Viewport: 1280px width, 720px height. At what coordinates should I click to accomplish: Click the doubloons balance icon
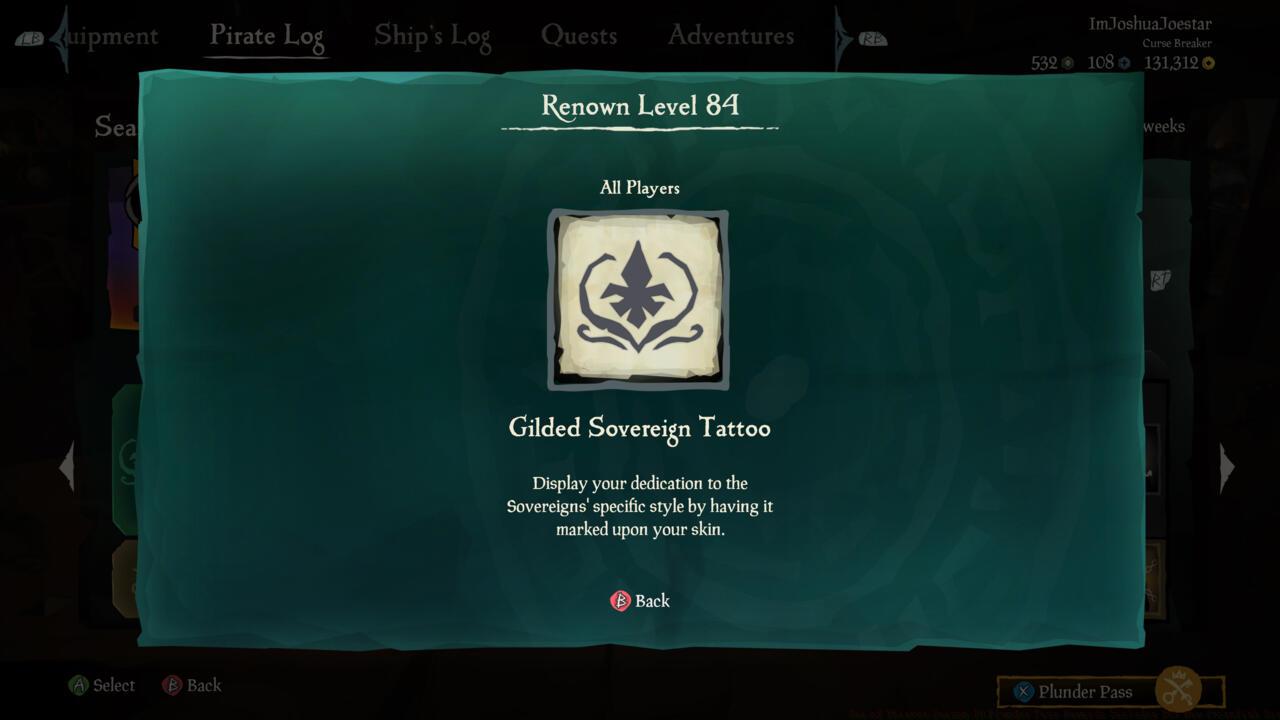click(1123, 62)
